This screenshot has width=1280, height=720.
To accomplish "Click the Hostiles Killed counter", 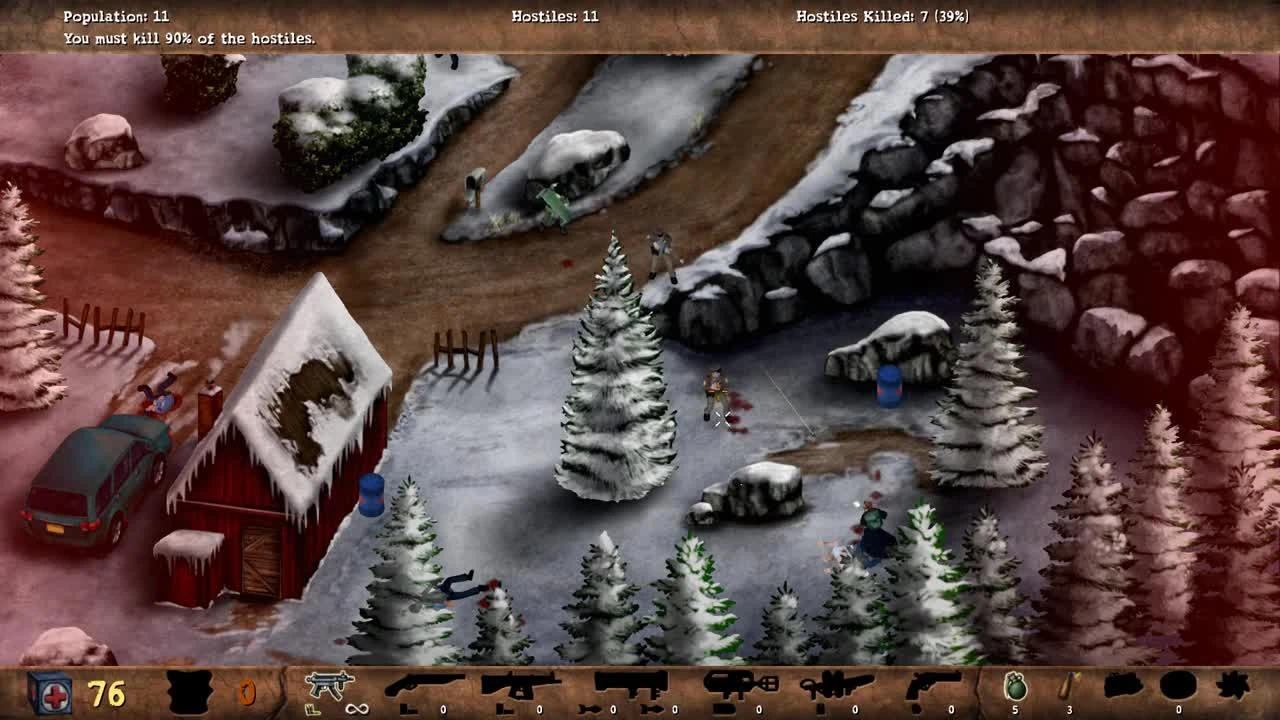I will (x=882, y=16).
